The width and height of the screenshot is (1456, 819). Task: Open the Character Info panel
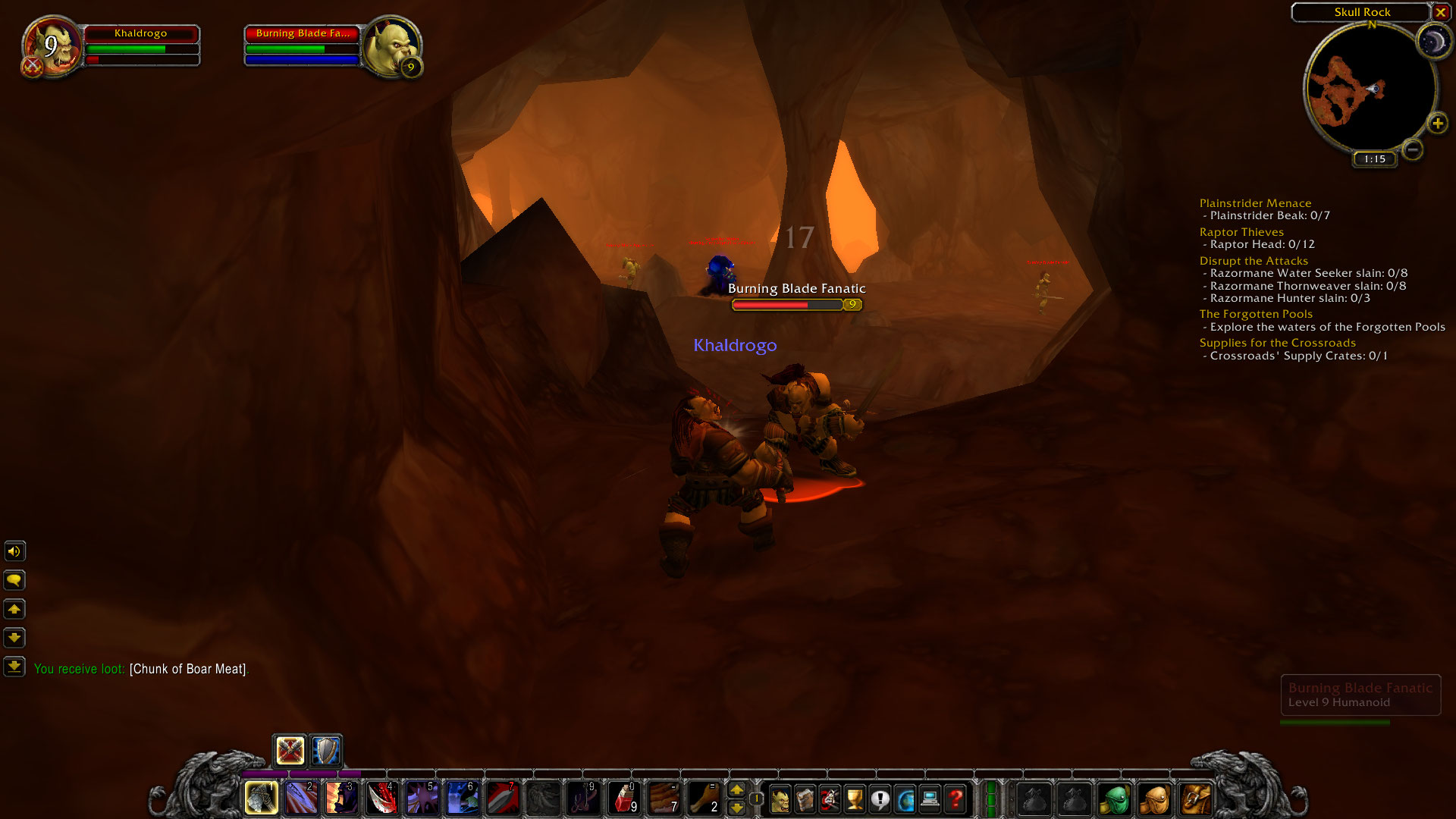[x=780, y=799]
